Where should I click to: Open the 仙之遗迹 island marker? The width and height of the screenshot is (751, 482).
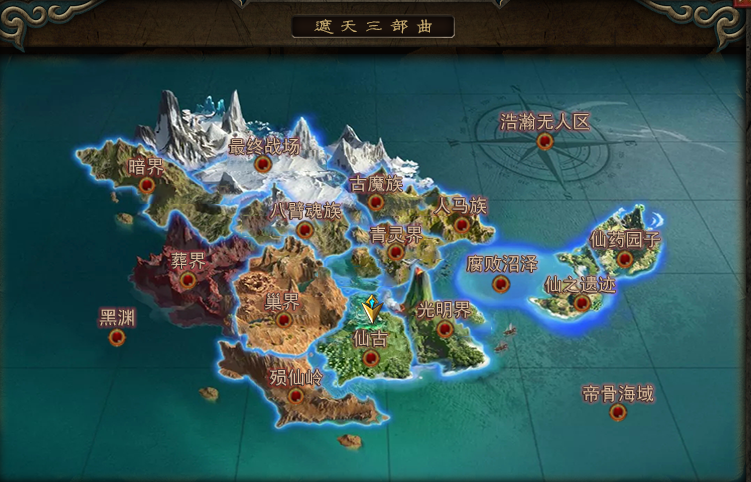point(580,302)
